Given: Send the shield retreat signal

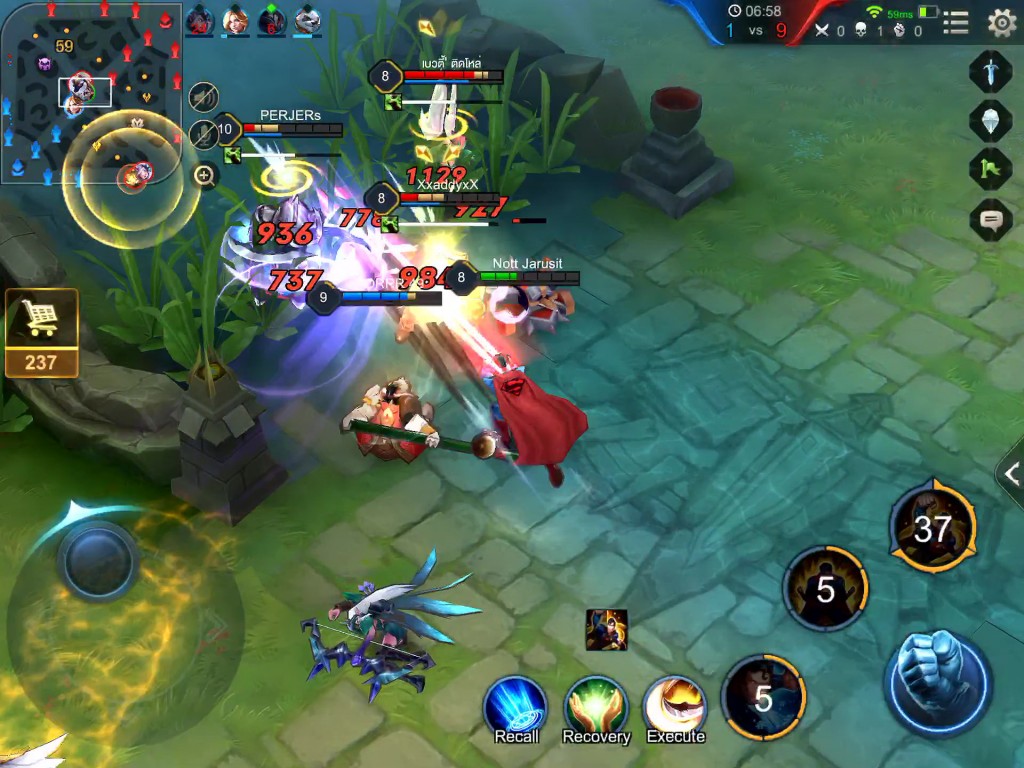Looking at the screenshot, I should pos(990,121).
